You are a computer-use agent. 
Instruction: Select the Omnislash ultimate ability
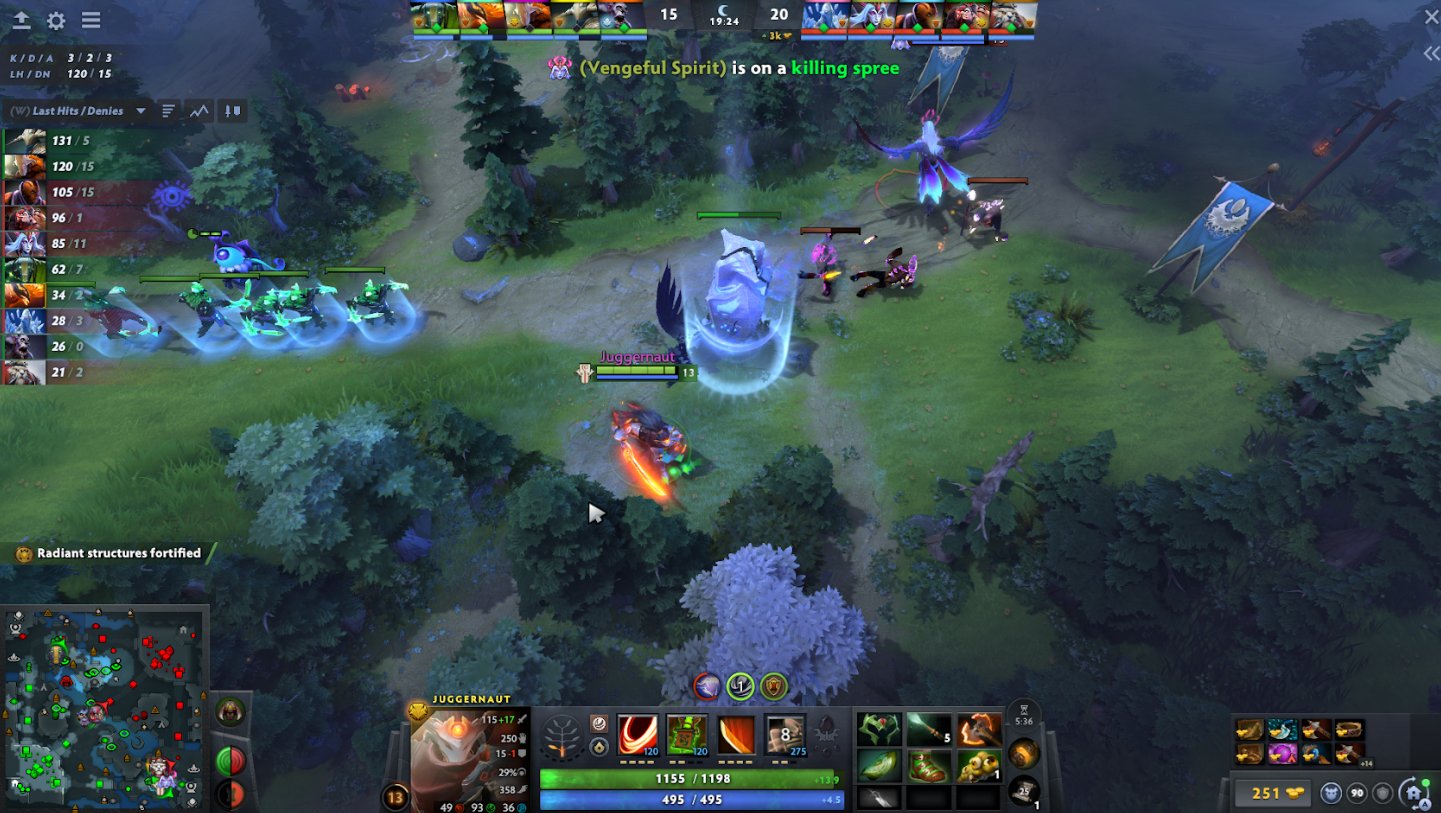click(785, 735)
